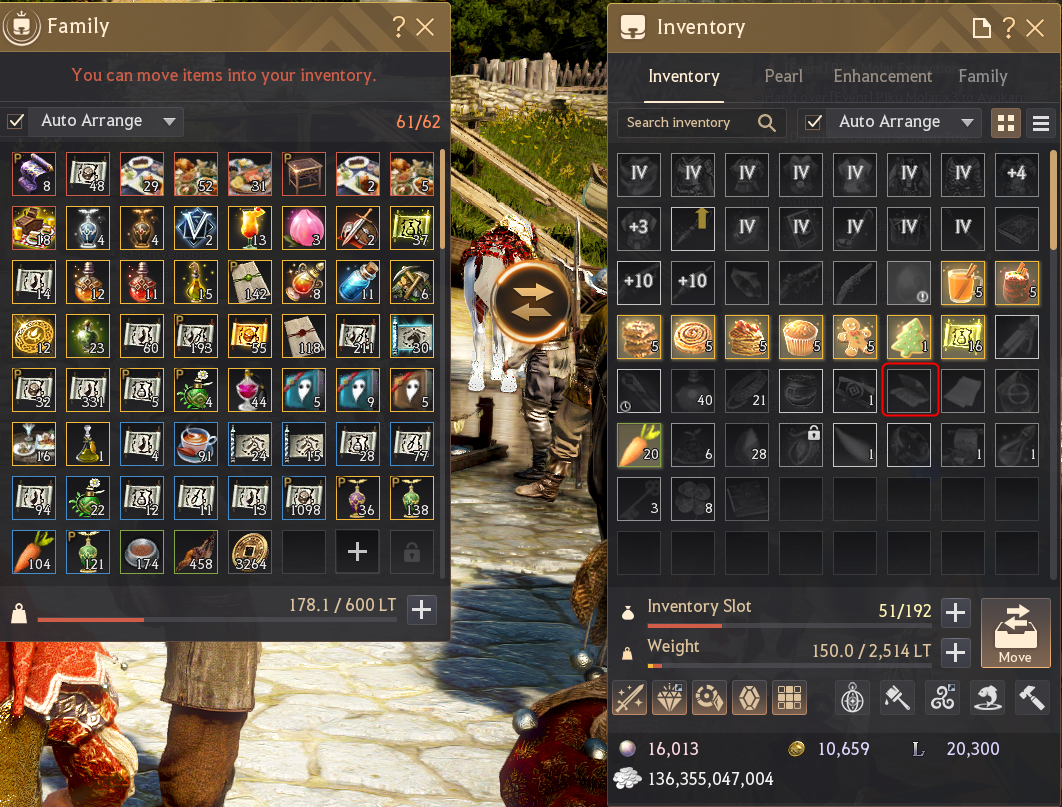Select the carrot stack of 104

(32, 551)
